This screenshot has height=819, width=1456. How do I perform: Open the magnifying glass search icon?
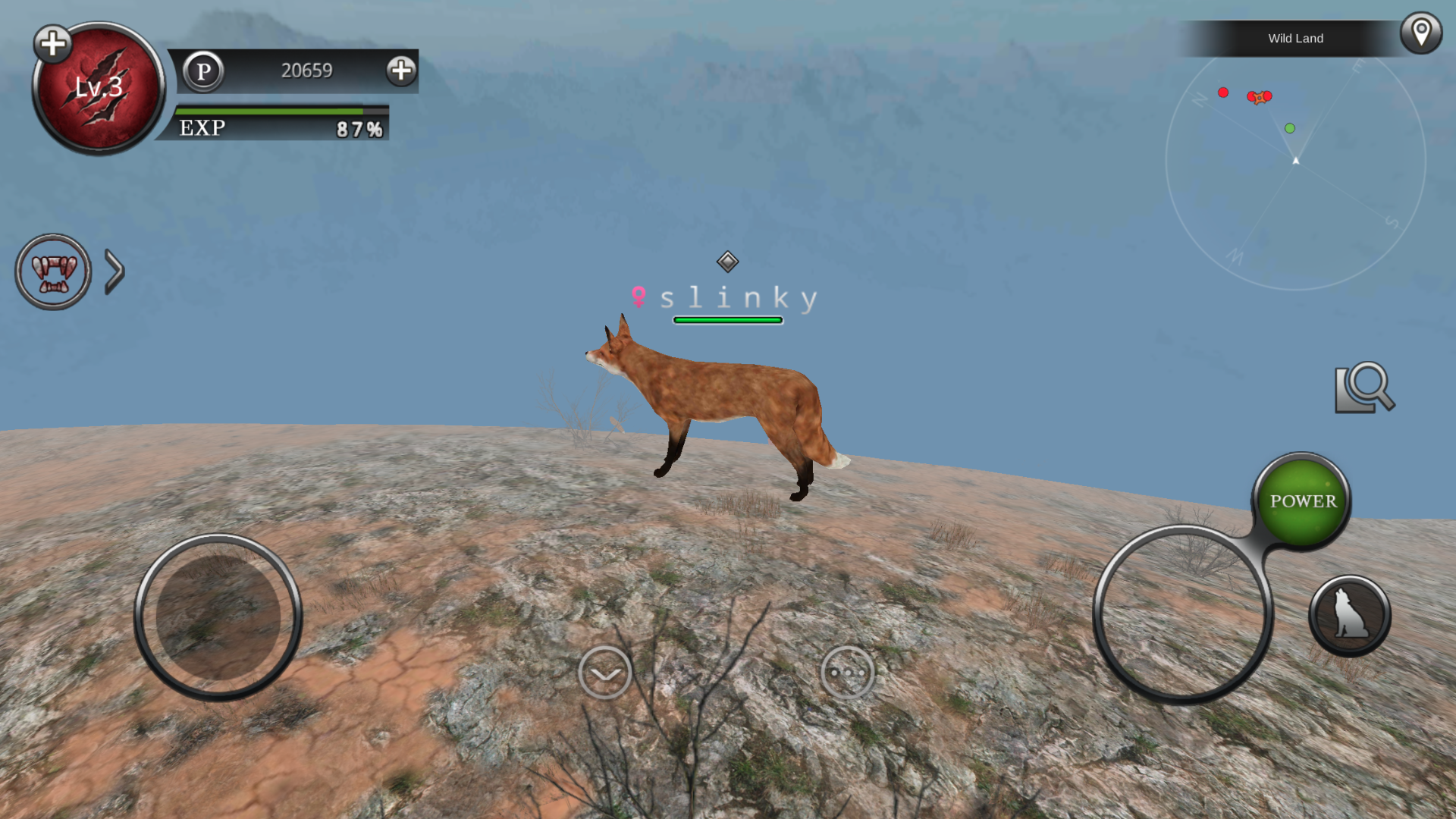click(x=1365, y=388)
